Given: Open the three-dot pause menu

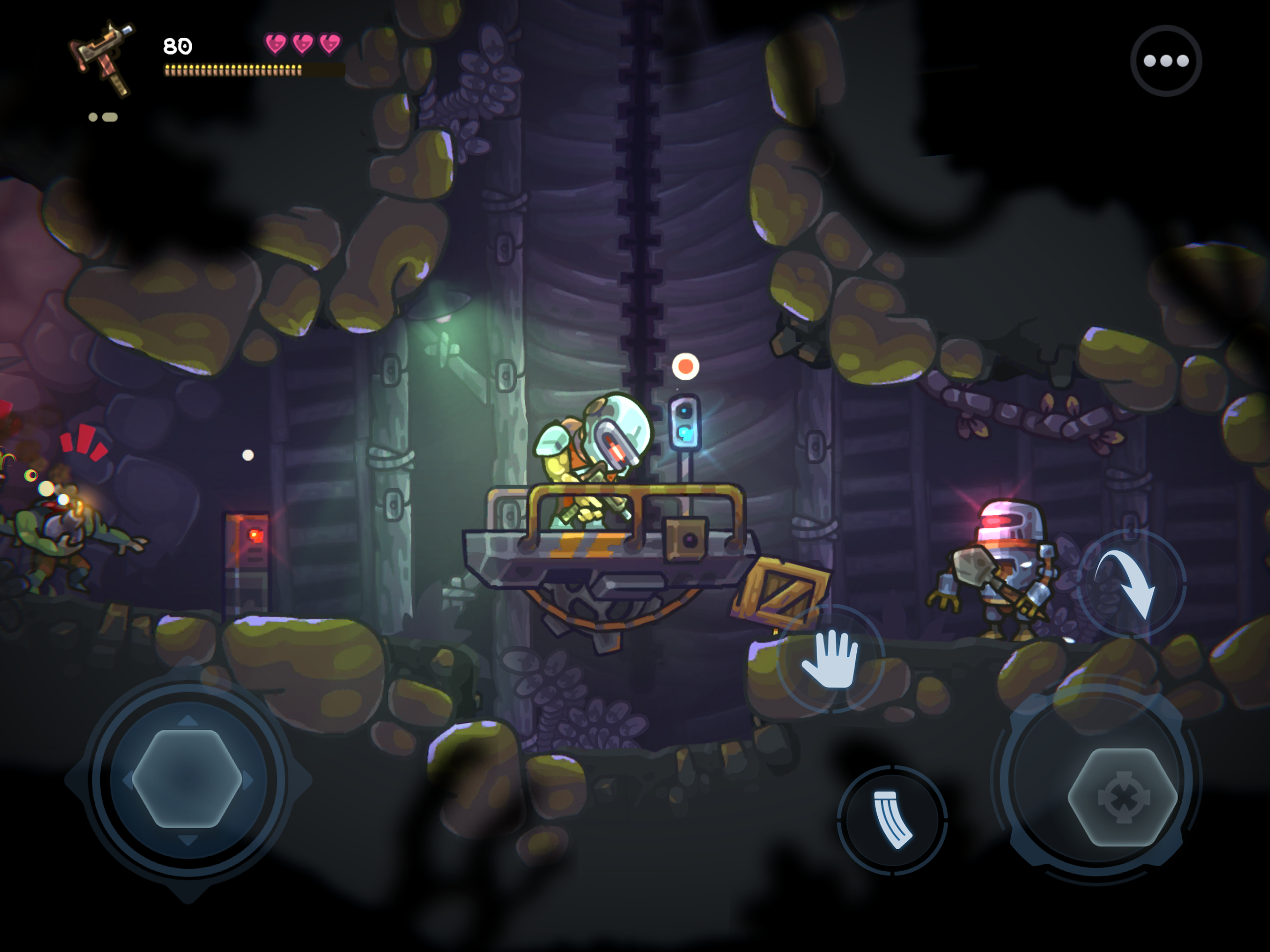Looking at the screenshot, I should click(1165, 61).
